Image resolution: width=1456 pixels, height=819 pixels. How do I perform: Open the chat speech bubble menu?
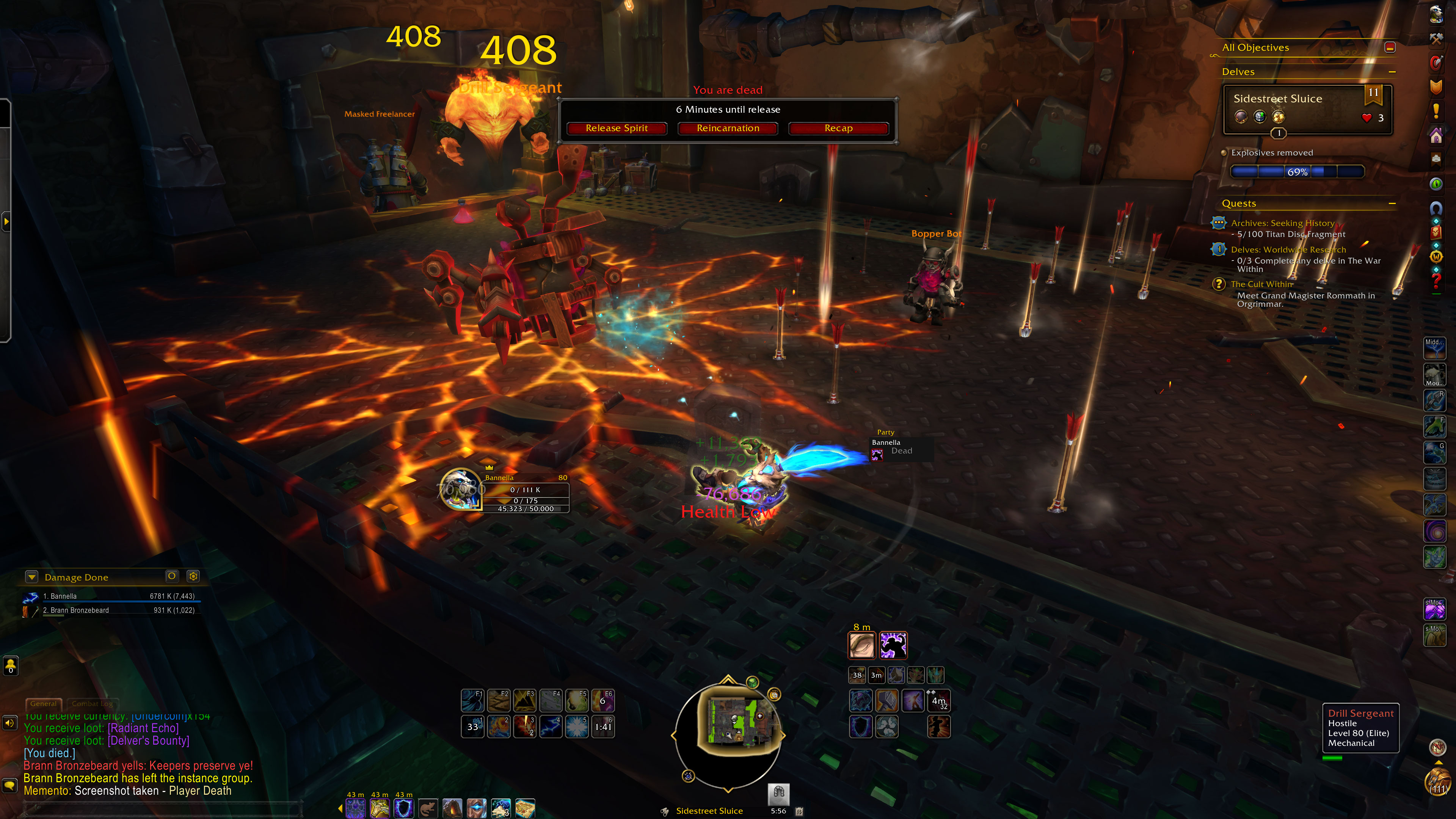[x=9, y=786]
